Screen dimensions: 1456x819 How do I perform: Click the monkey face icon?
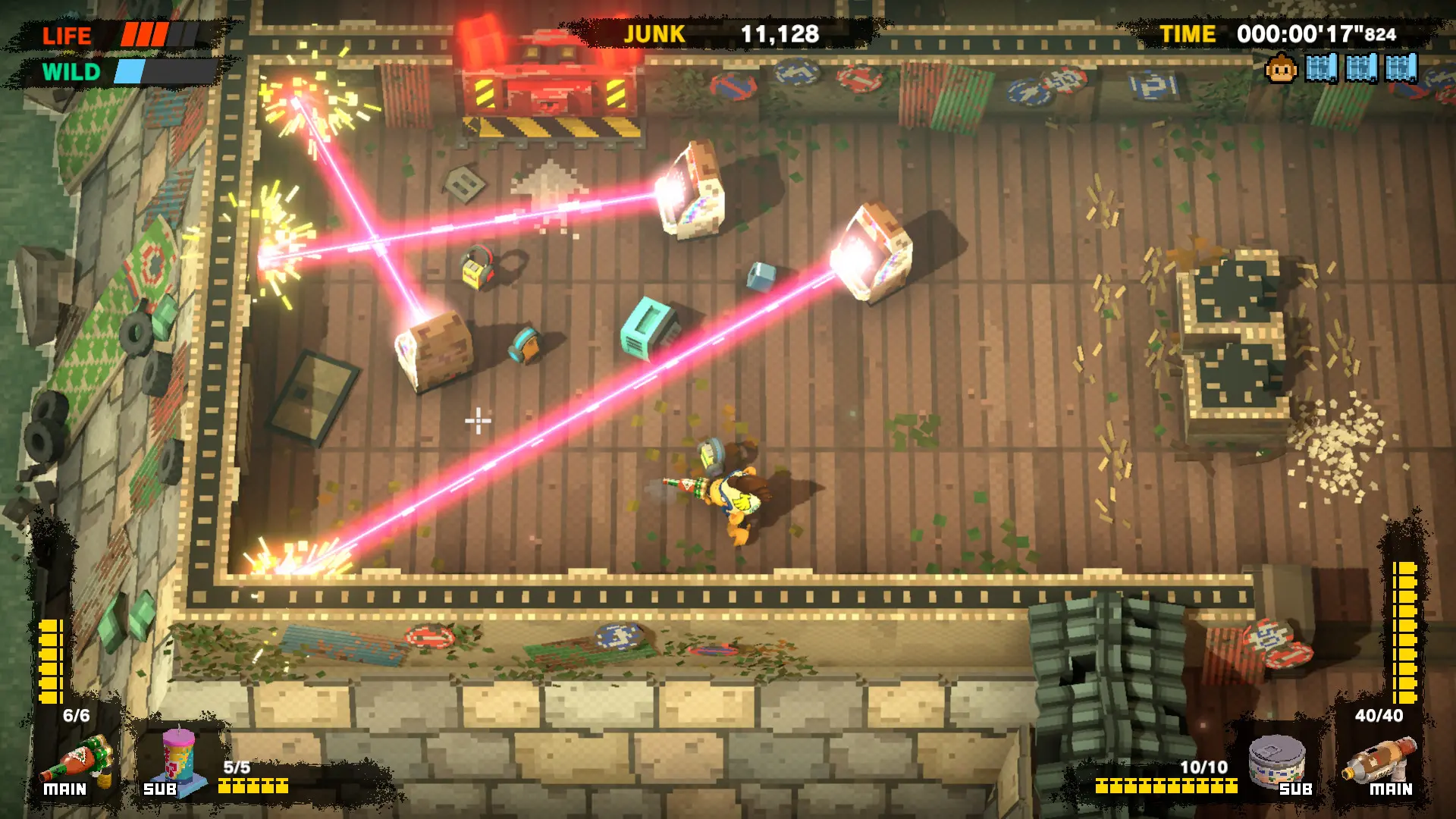[1281, 69]
